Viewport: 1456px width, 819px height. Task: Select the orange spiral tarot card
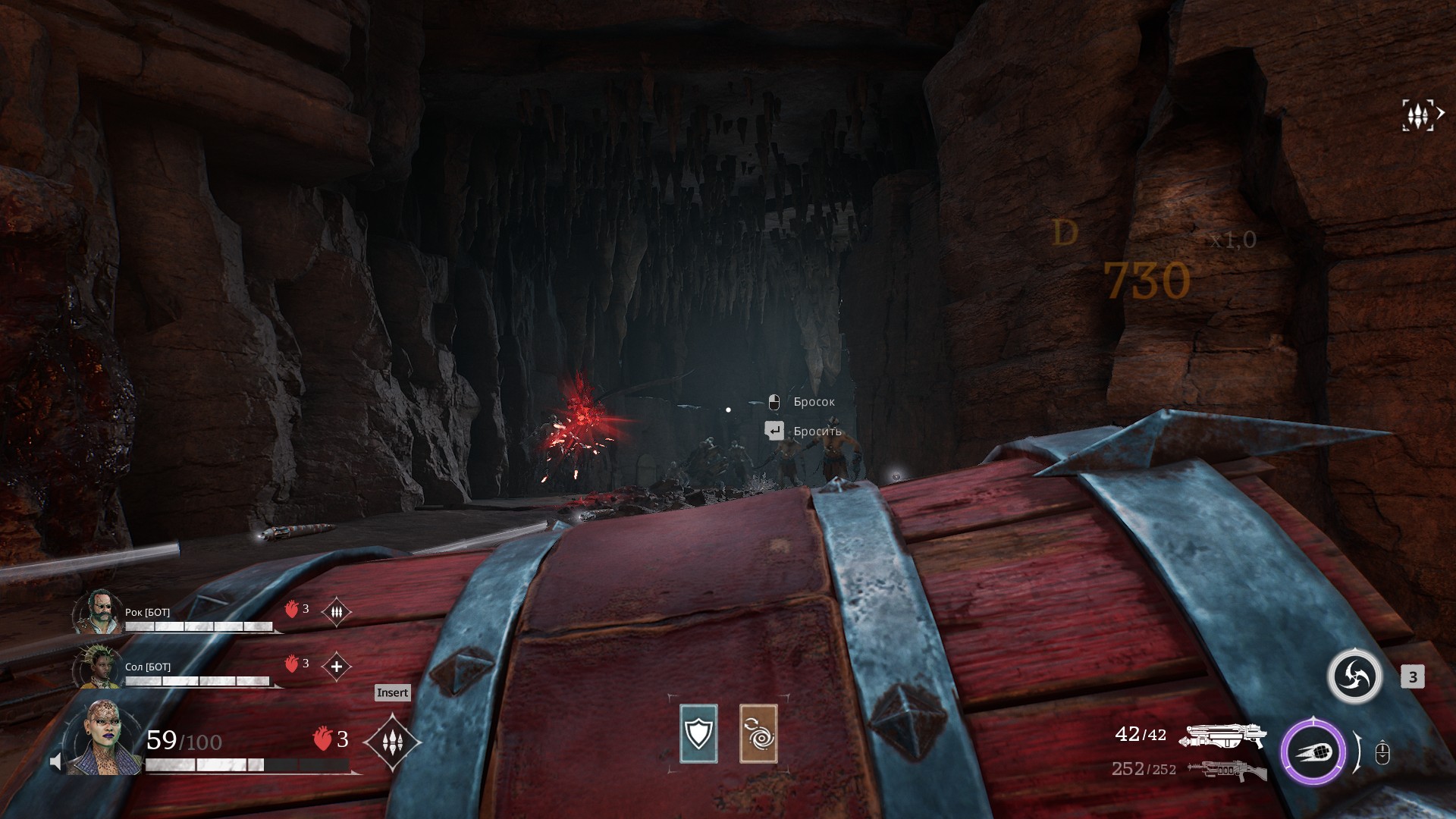click(x=758, y=733)
